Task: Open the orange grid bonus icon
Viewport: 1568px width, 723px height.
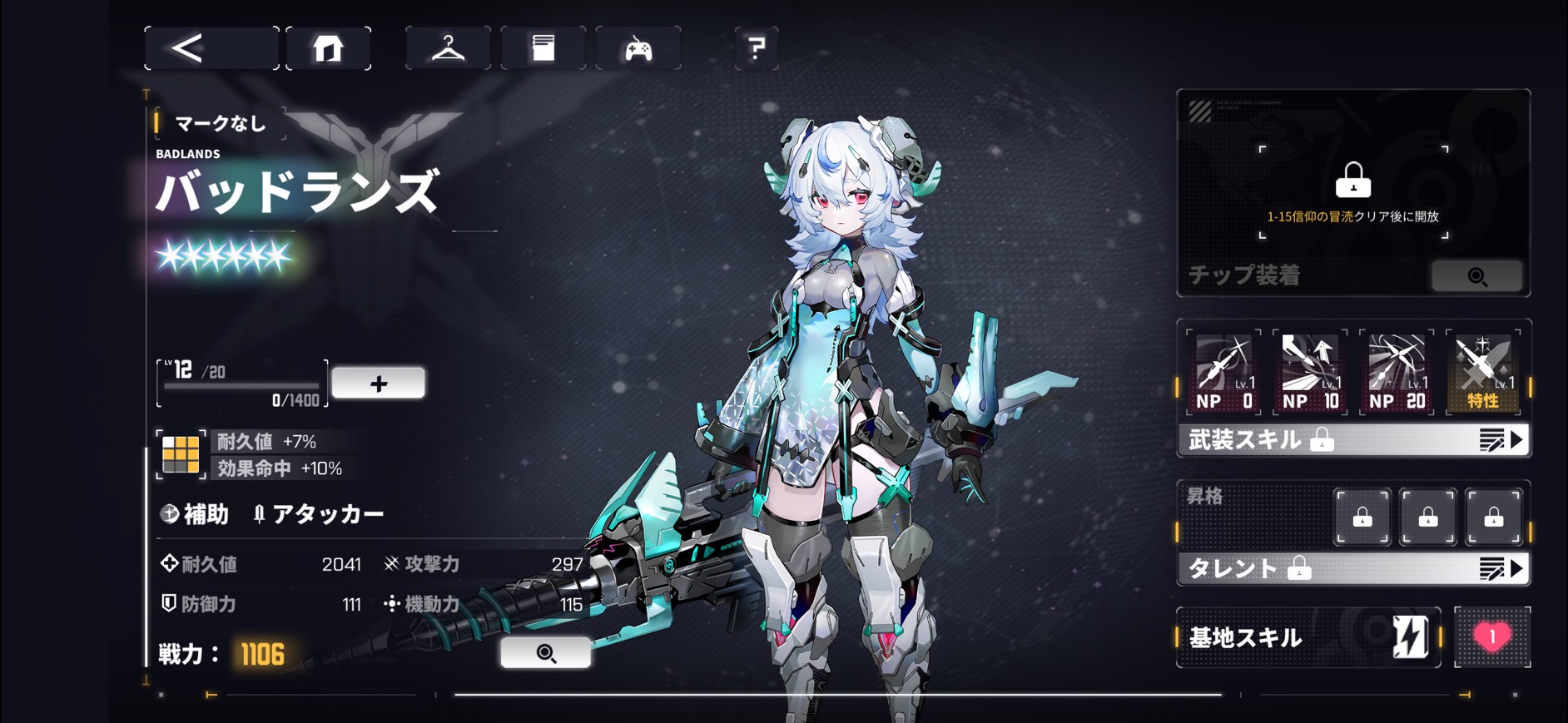Action: (x=181, y=454)
